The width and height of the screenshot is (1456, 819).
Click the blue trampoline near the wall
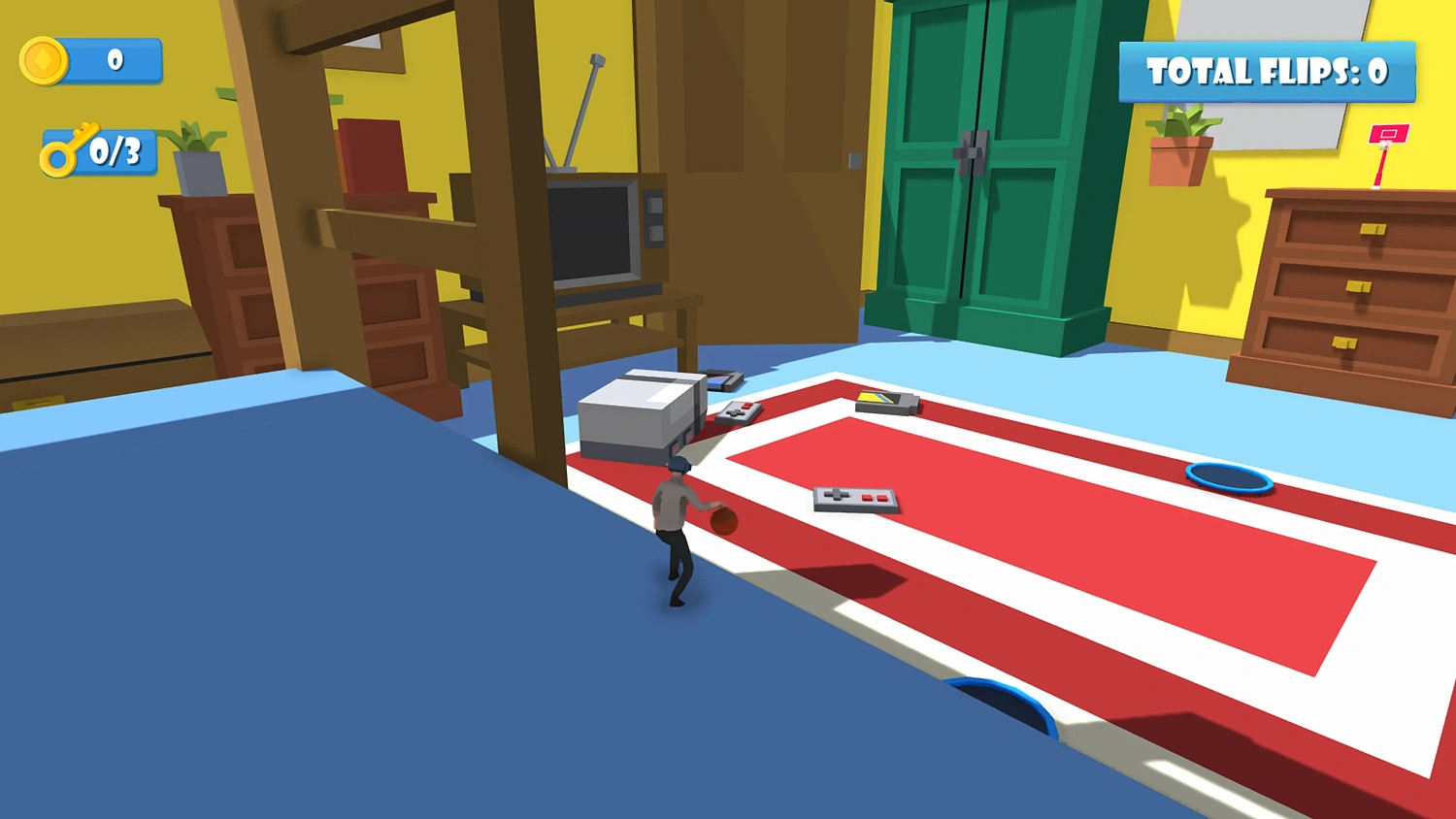(1228, 478)
